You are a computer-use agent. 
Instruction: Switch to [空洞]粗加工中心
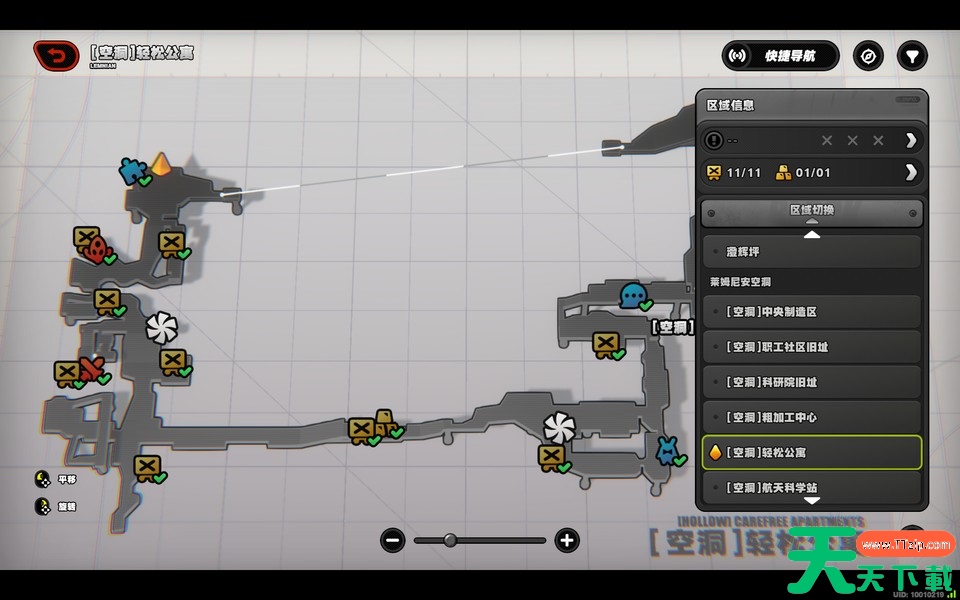[x=811, y=417]
